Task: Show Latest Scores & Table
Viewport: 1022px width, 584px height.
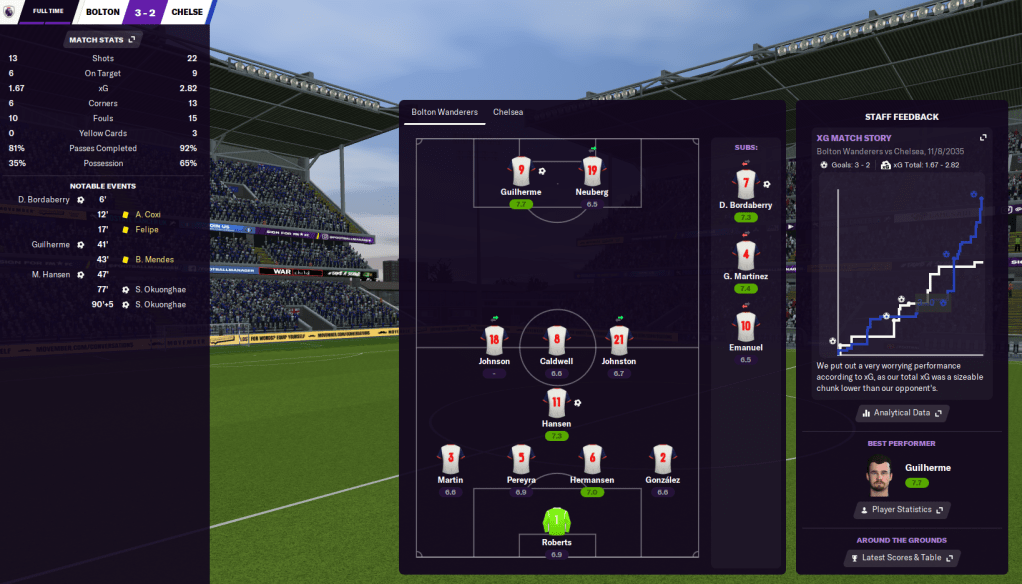Action: (902, 557)
